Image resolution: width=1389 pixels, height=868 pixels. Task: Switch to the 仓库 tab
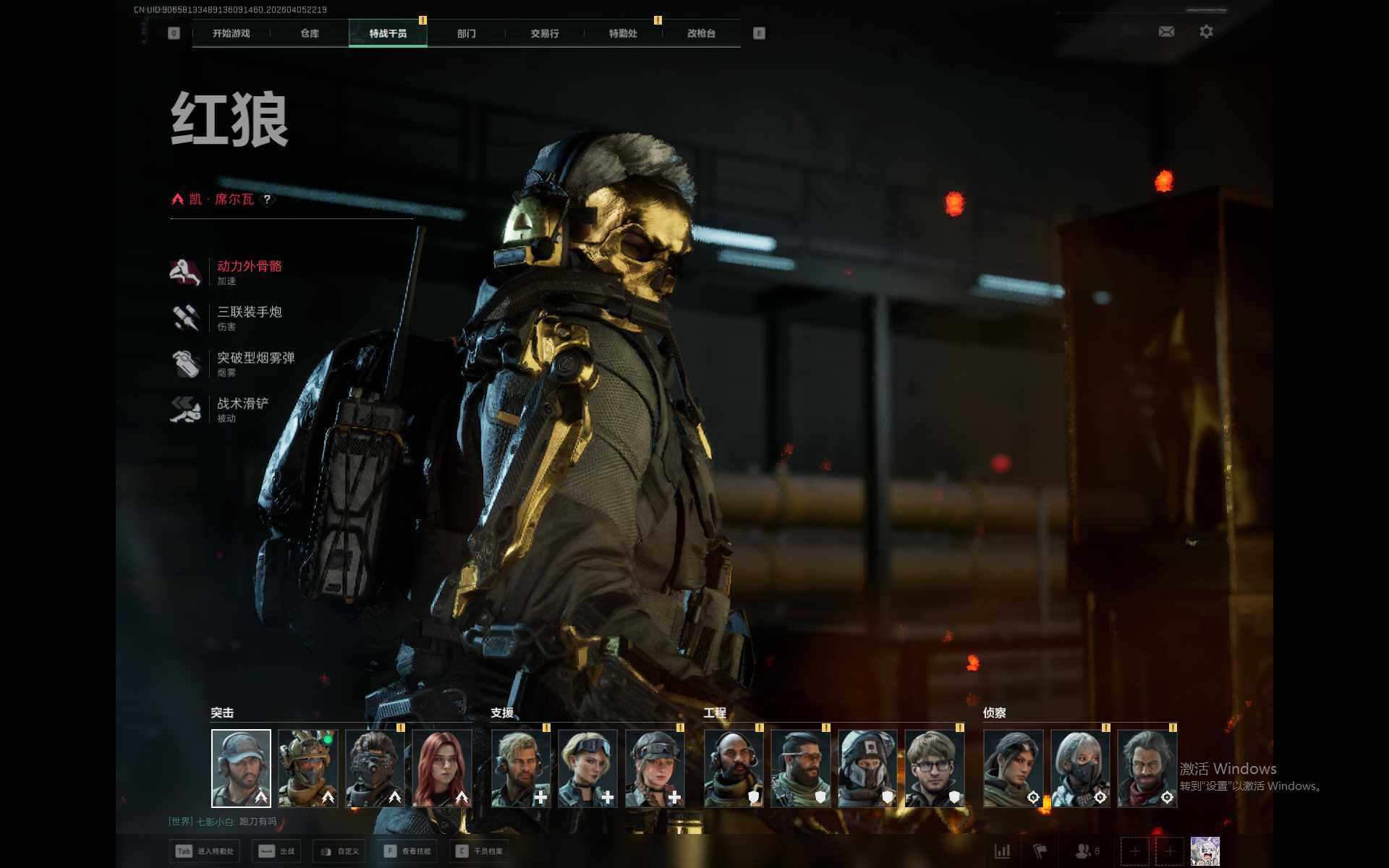[x=310, y=33]
